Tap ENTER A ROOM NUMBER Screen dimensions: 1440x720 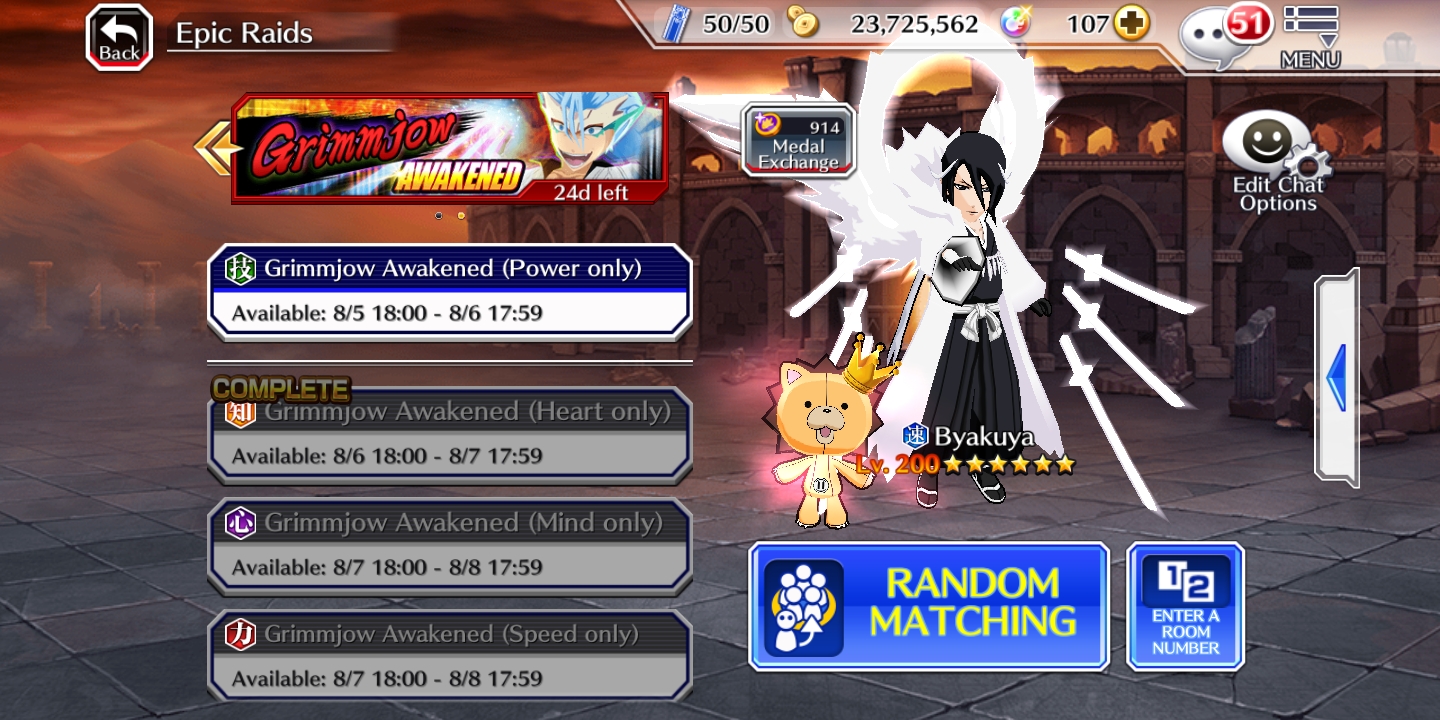pyautogui.click(x=1185, y=605)
